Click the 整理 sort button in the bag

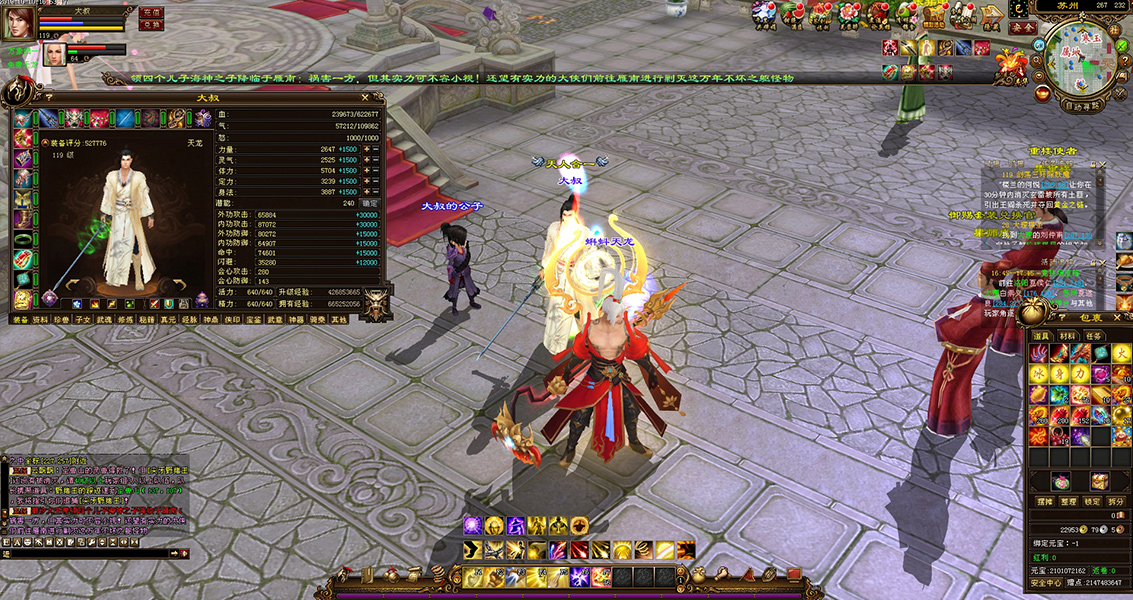1069,501
